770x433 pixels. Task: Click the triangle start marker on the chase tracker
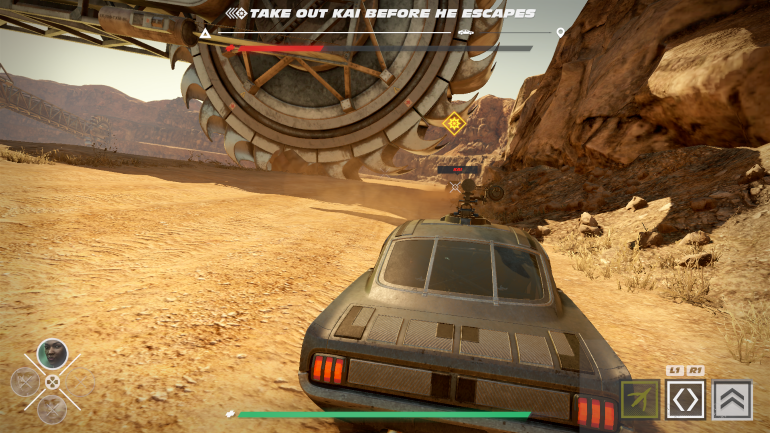(x=206, y=33)
